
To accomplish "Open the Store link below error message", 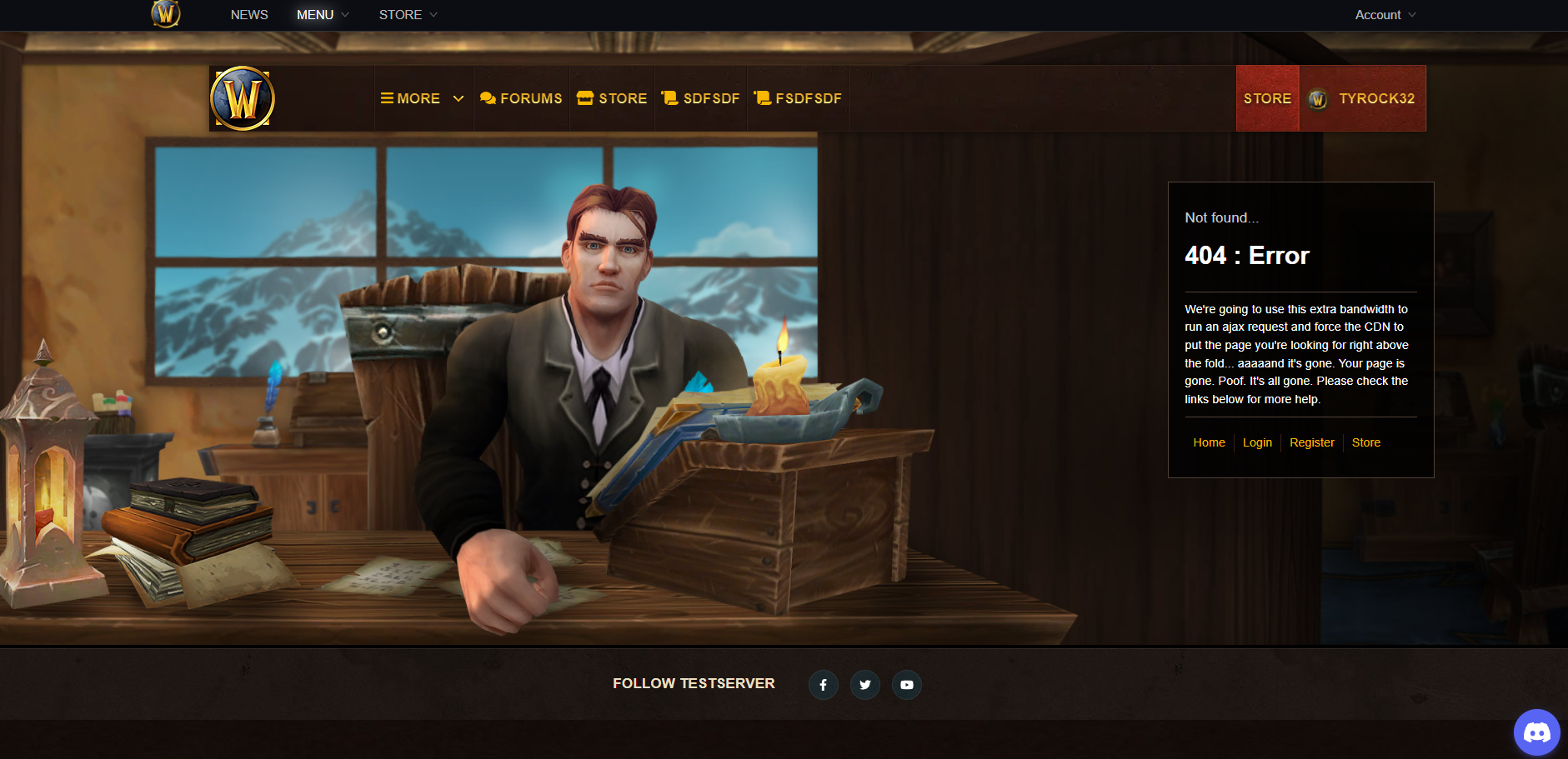I will pos(1365,442).
